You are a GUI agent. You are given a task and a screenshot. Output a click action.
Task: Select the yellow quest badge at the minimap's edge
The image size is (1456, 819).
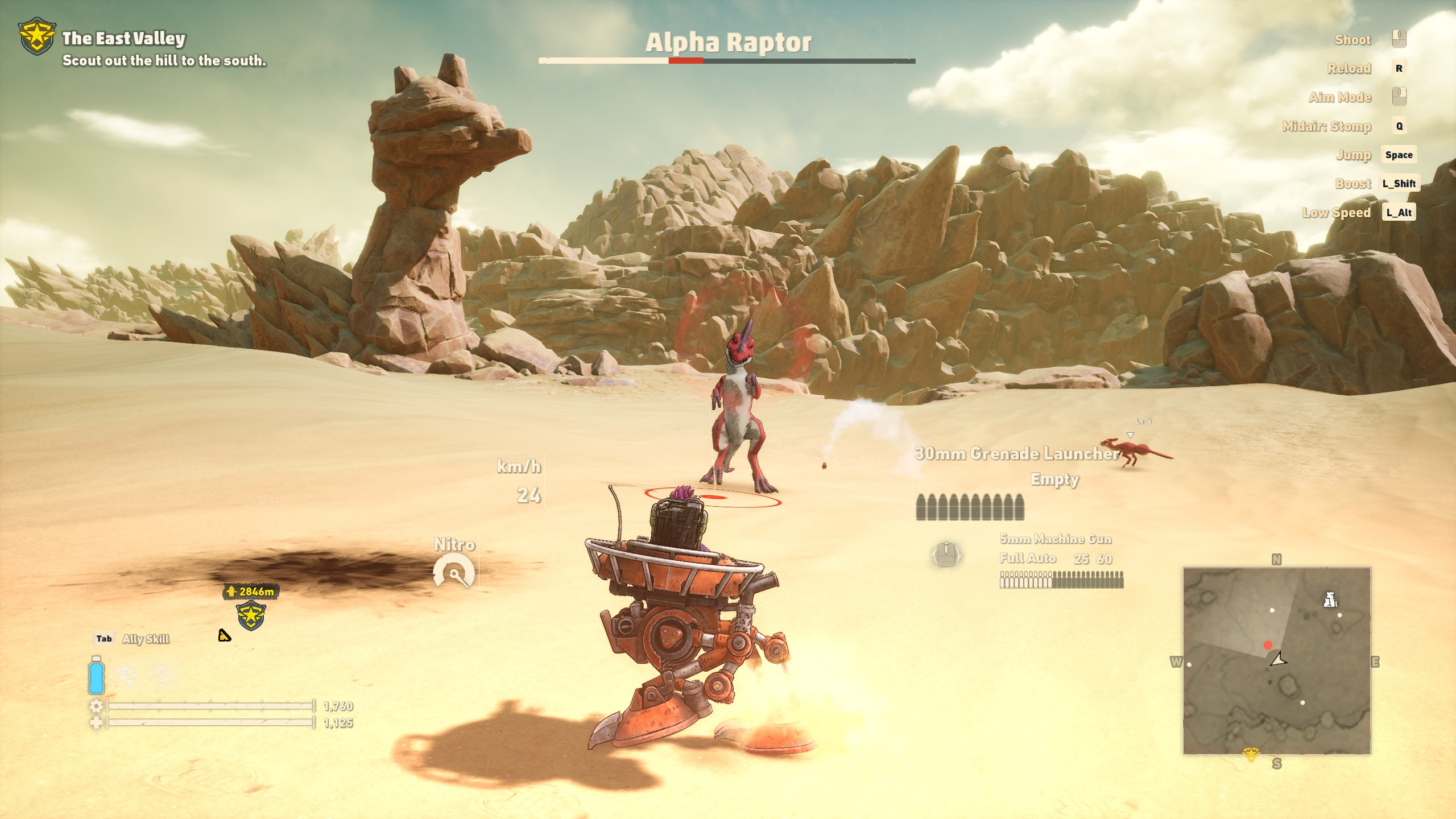1250,755
